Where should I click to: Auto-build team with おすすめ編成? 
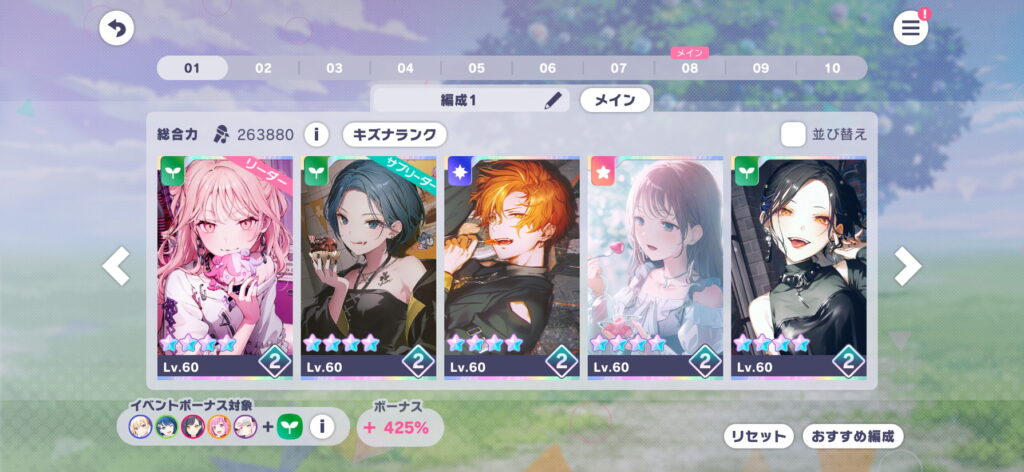pyautogui.click(x=852, y=436)
